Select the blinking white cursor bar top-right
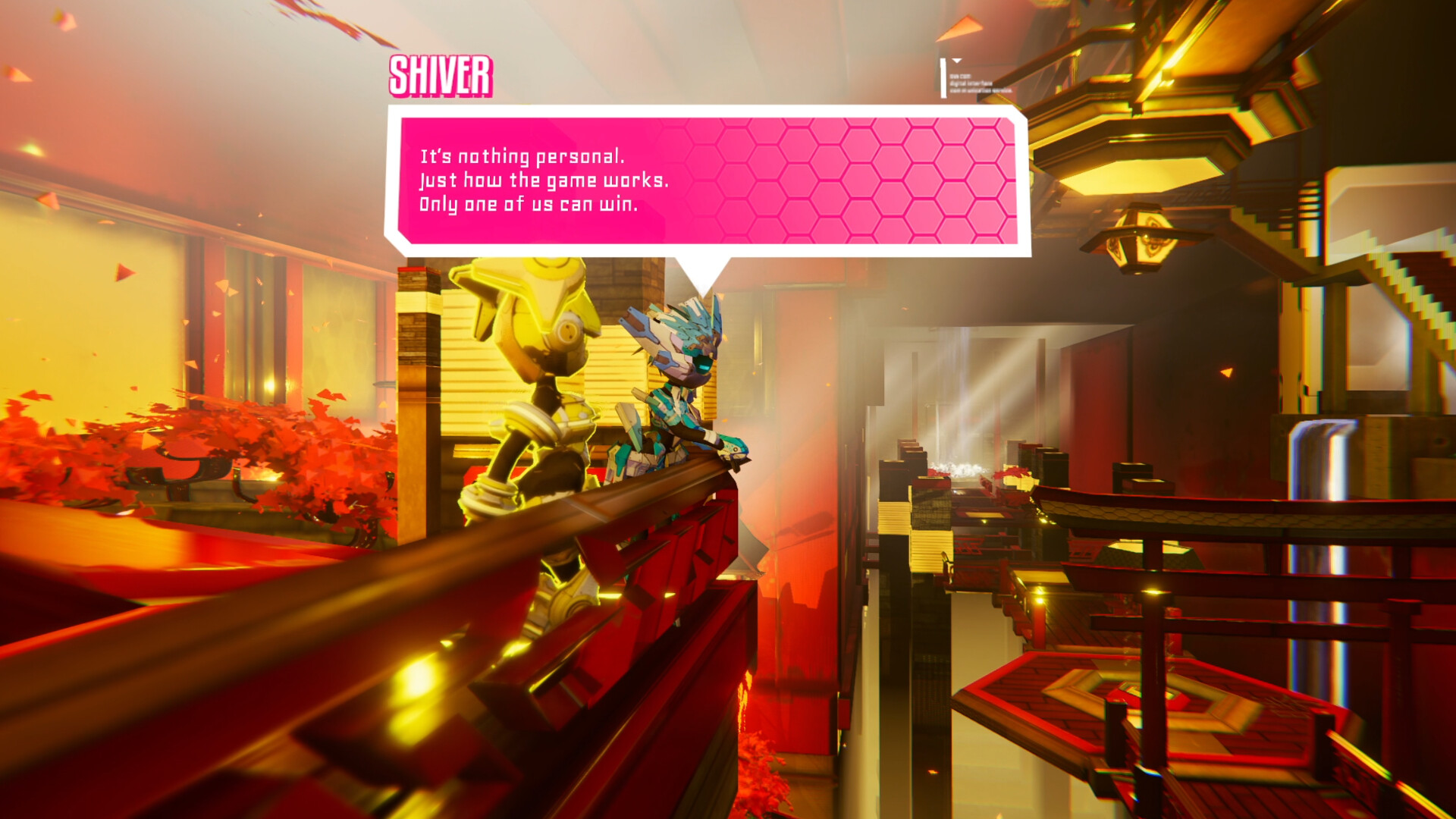Screen dimensions: 1456x819 point(943,78)
